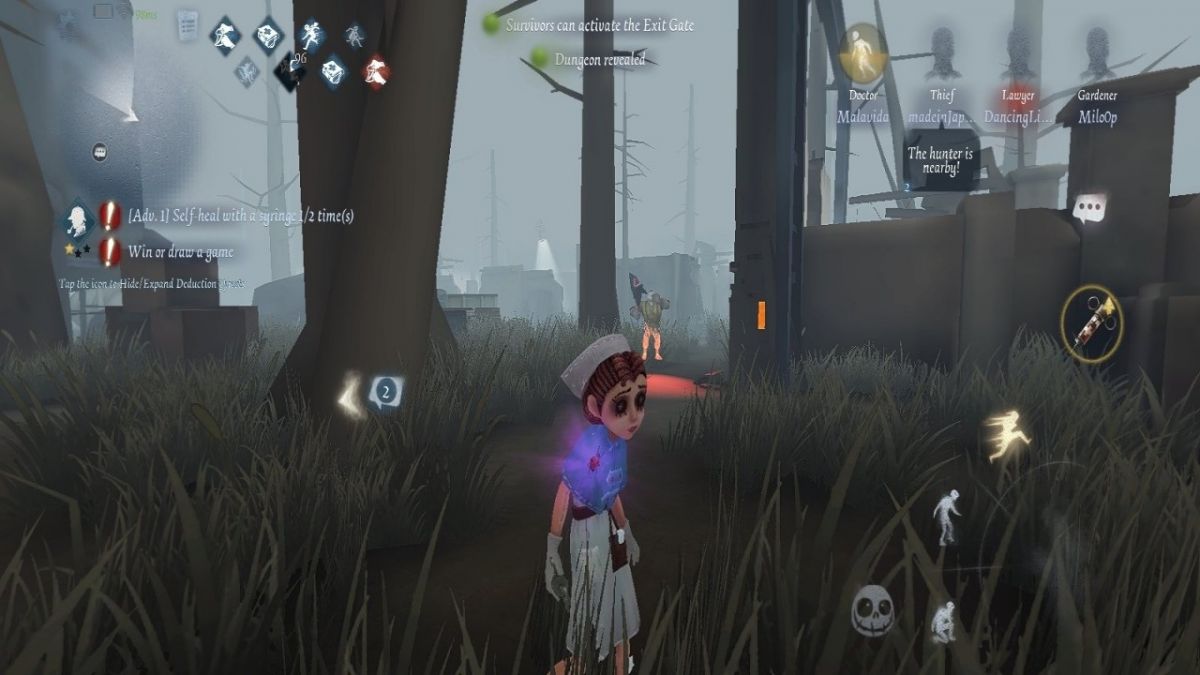Expand the collapsed chat with 2 unread

tap(385, 391)
